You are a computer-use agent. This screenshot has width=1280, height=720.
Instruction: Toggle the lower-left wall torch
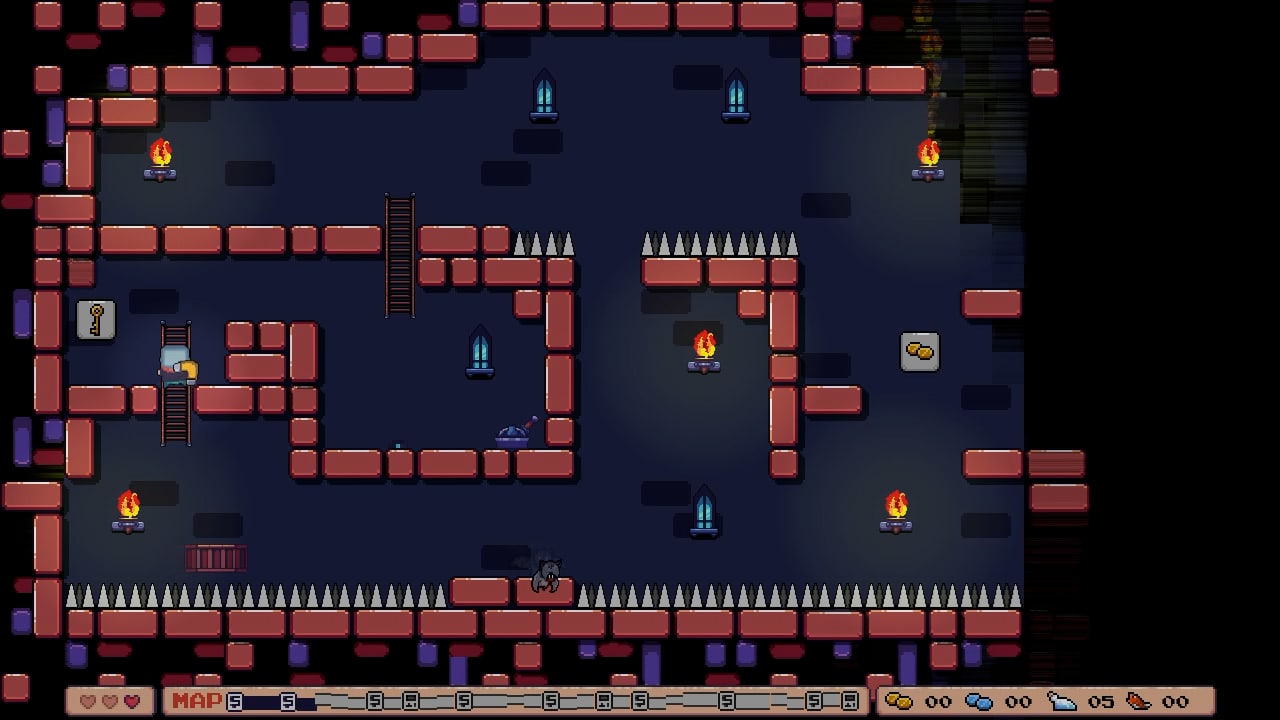127,505
